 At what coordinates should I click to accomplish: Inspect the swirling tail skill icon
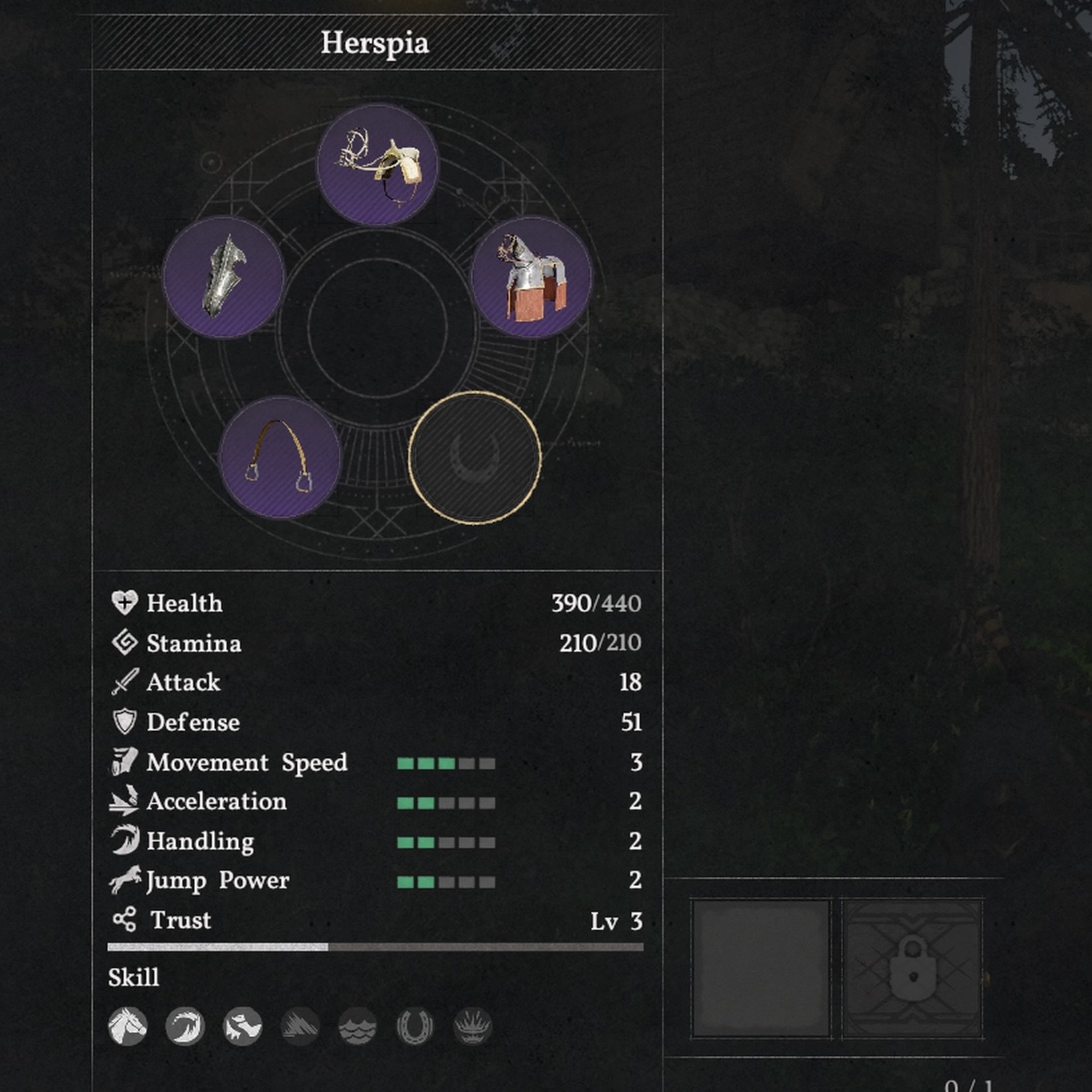pos(185,1026)
